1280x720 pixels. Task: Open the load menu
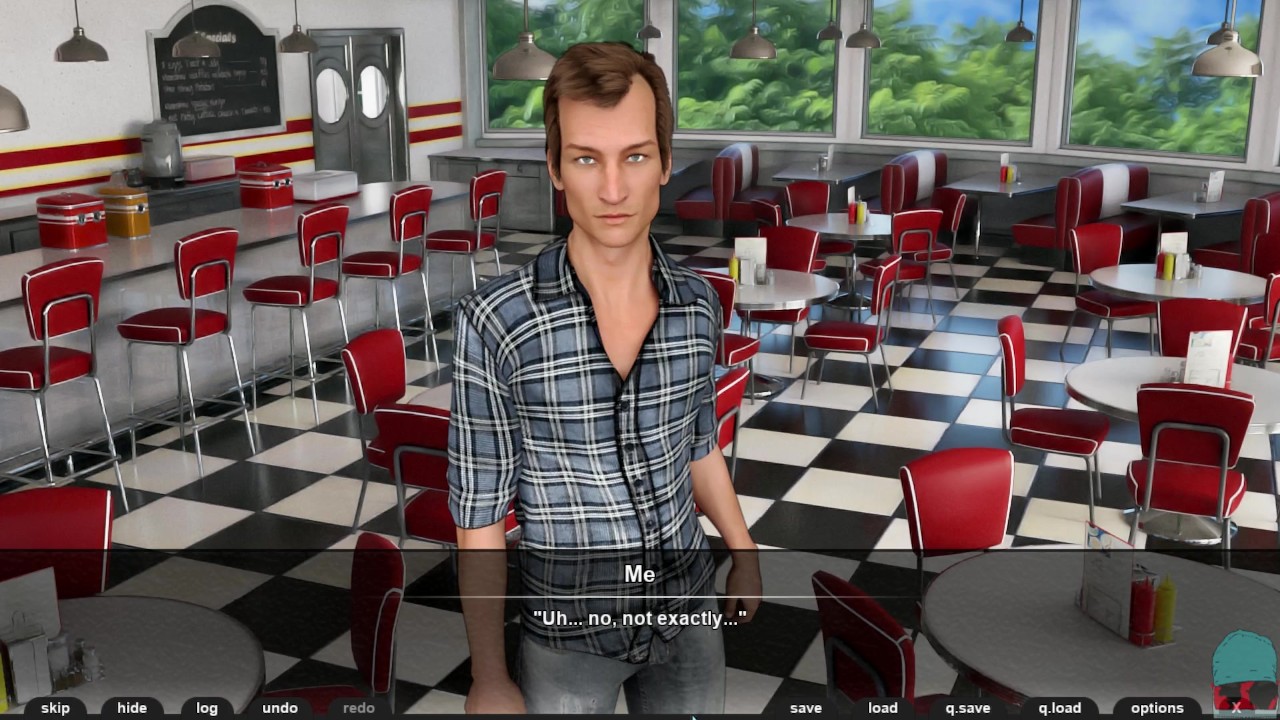[883, 708]
